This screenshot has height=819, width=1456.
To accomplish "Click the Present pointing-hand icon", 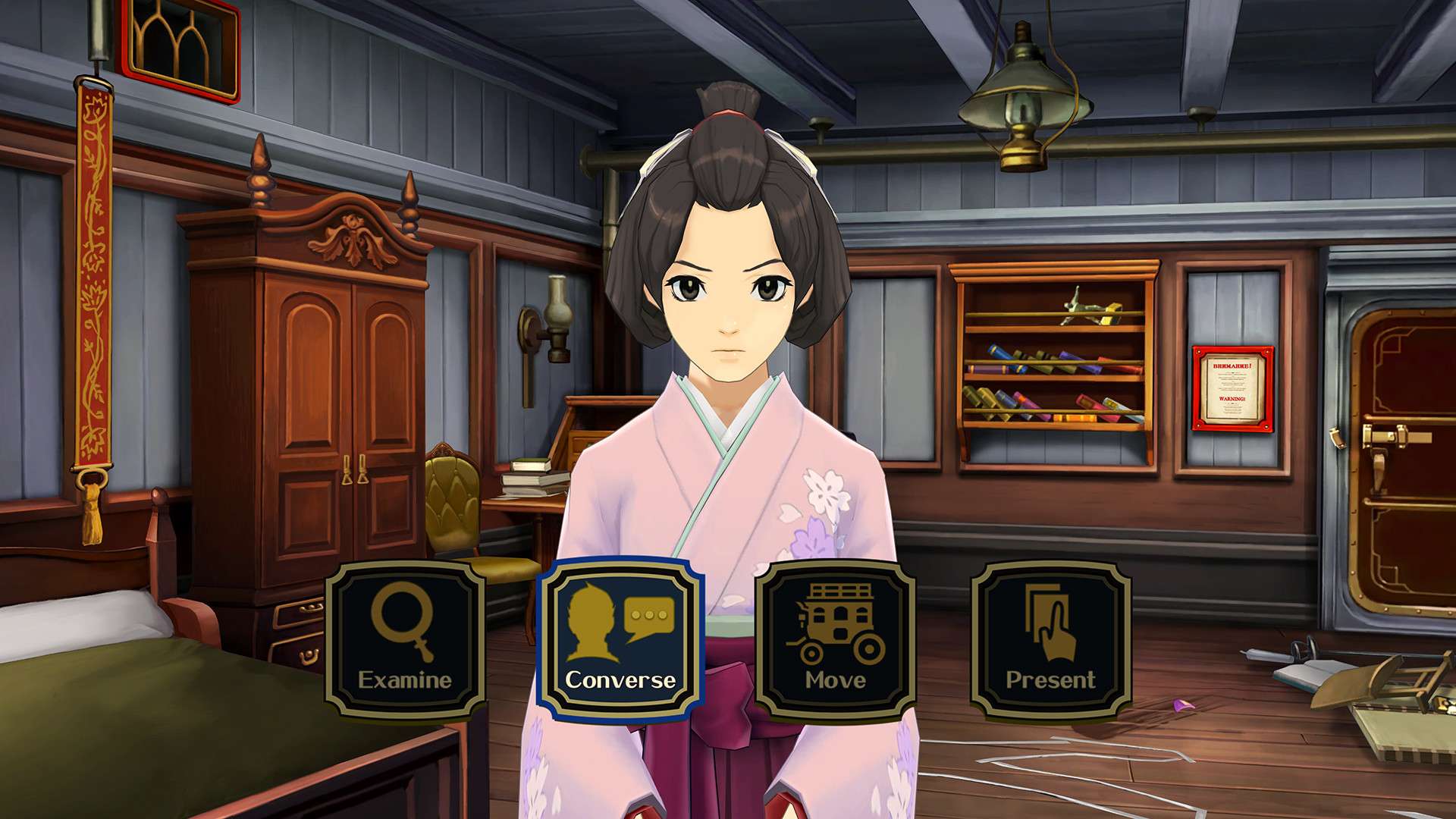I will tap(1053, 622).
